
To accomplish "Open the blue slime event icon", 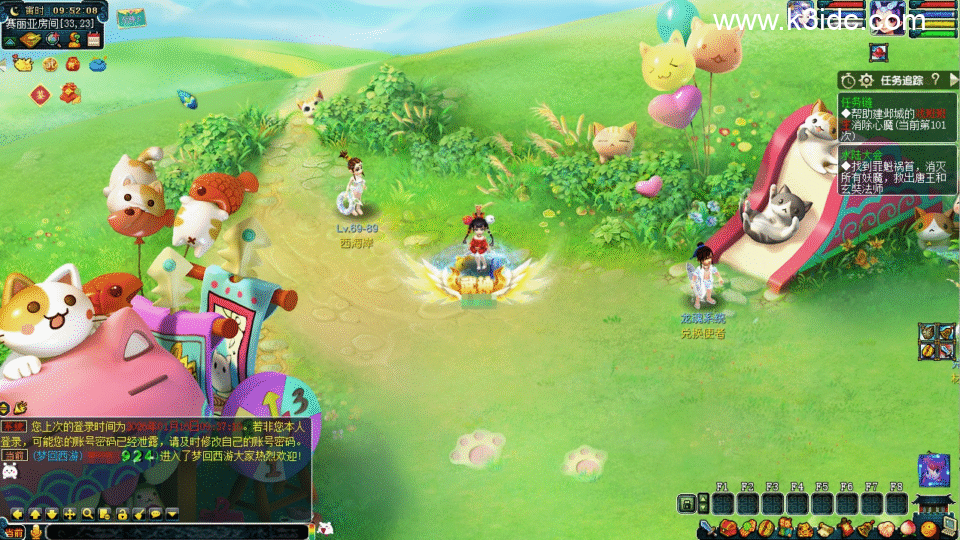I will coord(97,65).
